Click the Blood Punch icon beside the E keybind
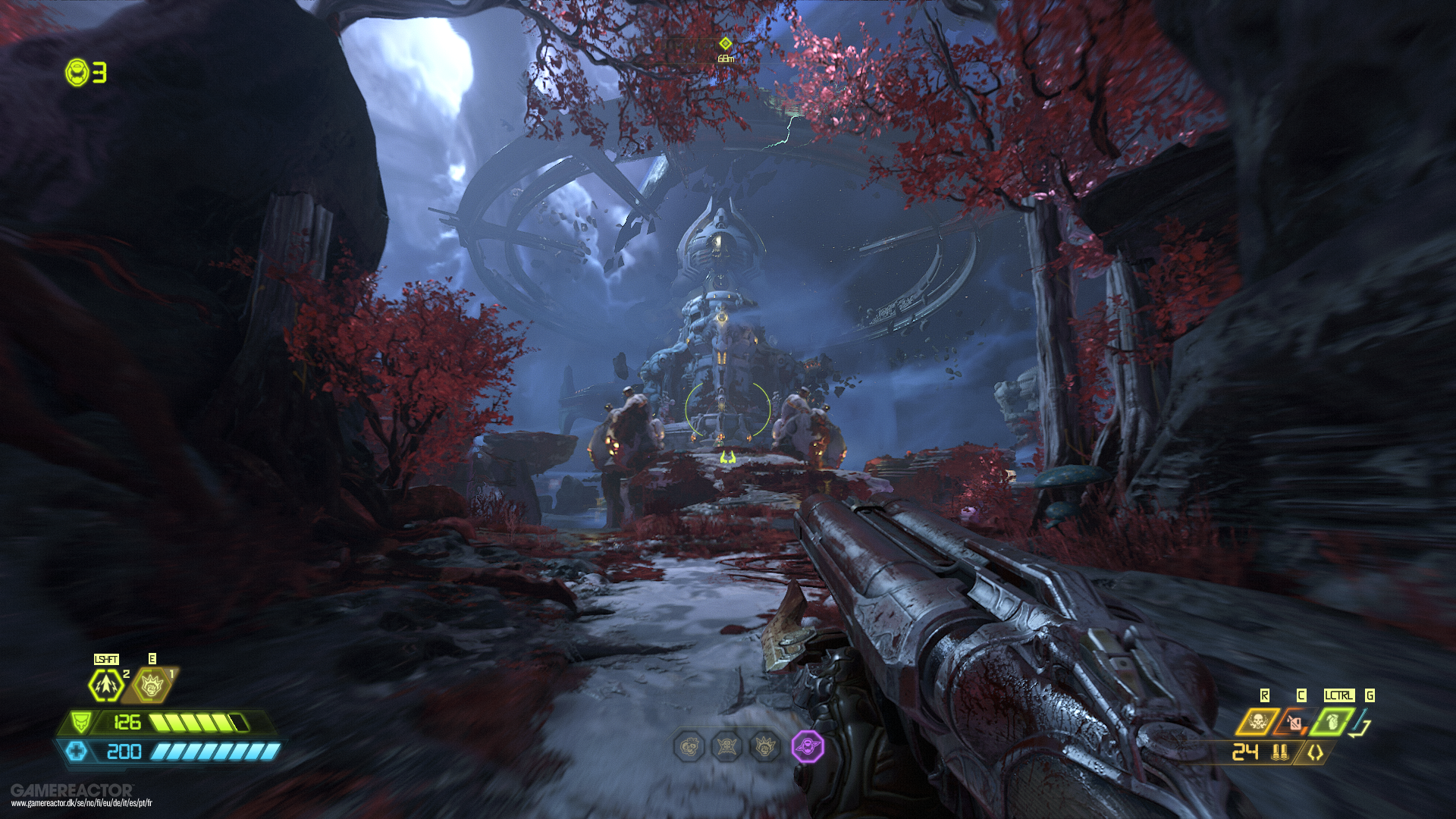Screen dimensions: 1456x819 151,684
